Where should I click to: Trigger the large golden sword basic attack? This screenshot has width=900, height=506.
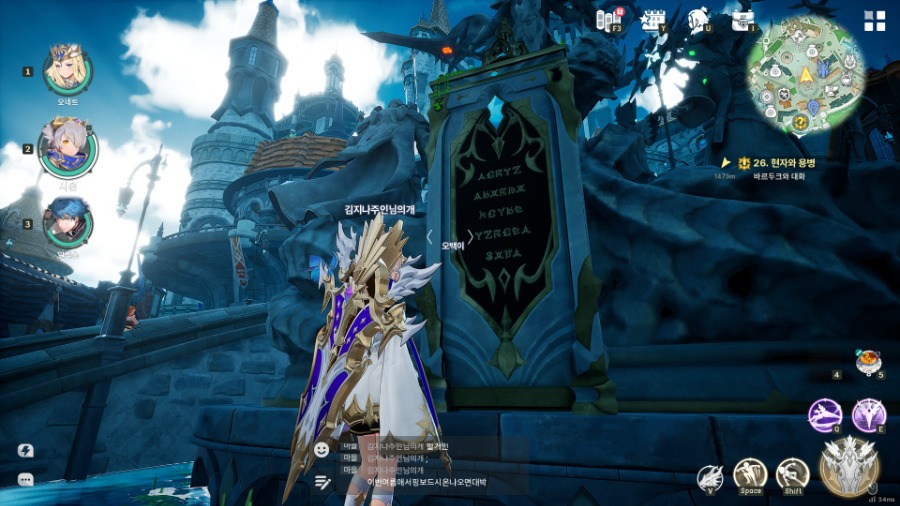click(x=849, y=465)
